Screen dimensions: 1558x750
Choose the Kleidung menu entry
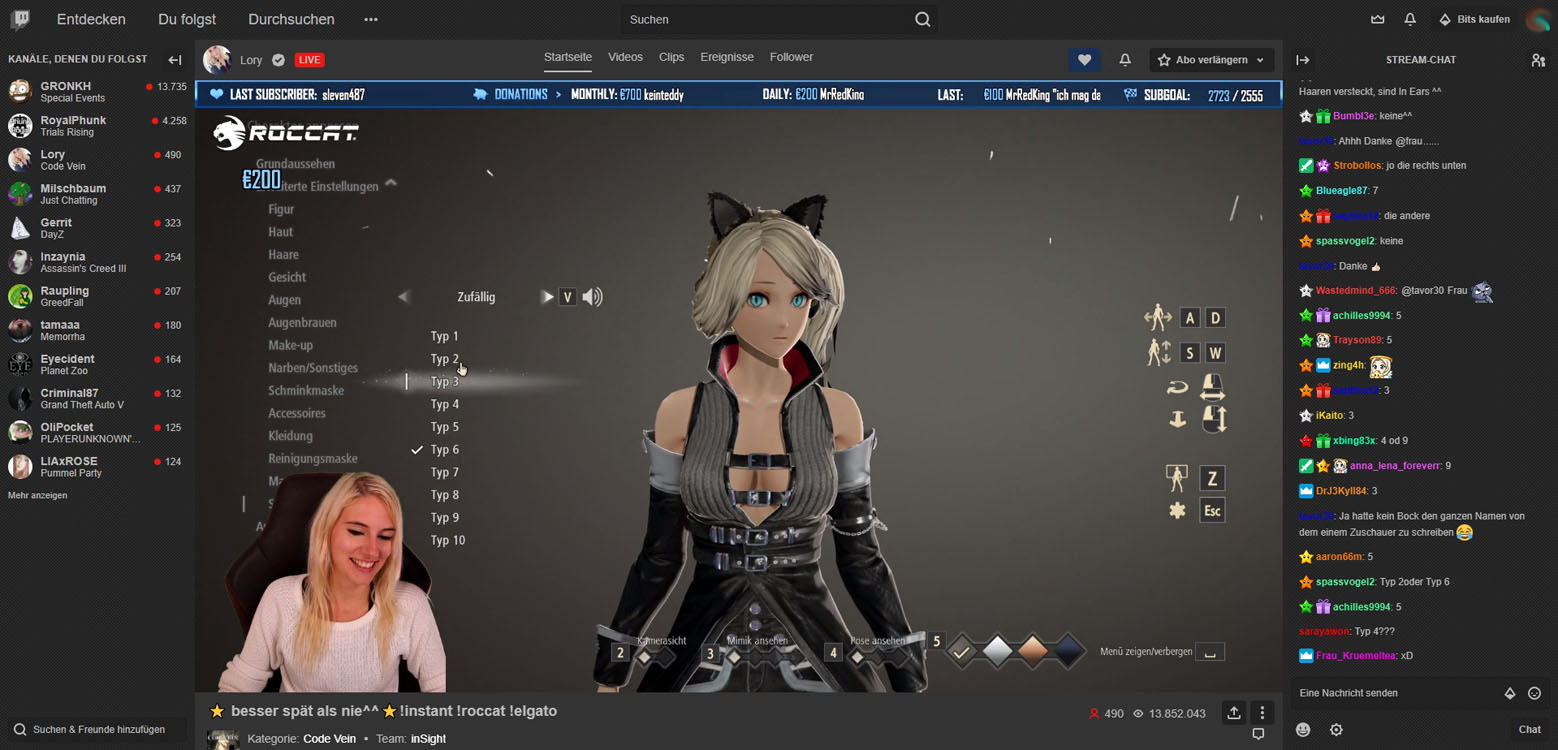(x=290, y=436)
